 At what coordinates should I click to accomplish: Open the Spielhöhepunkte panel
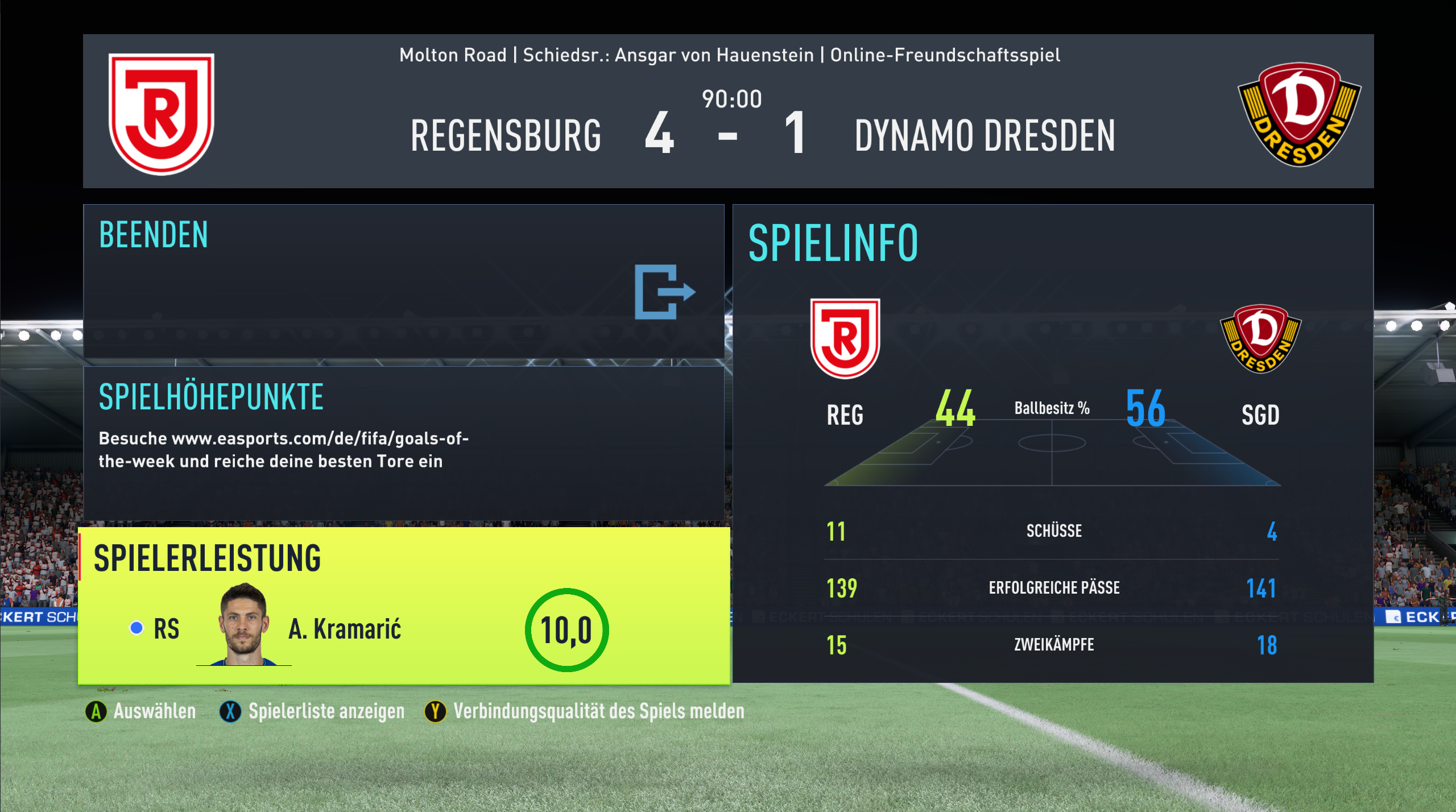[403, 443]
